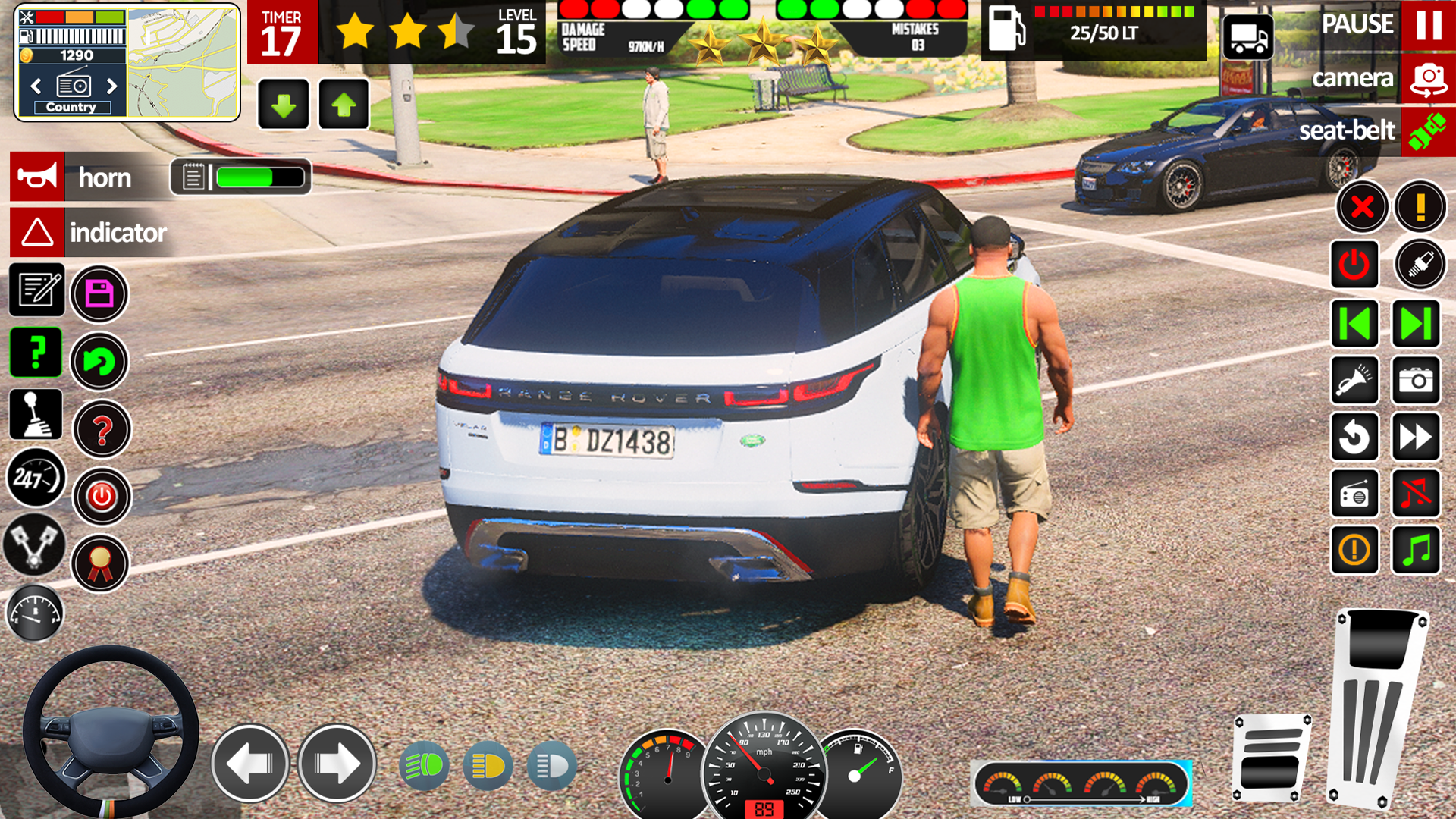This screenshot has height=819, width=1456.
Task: Push the brake pedal
Action: tap(1272, 758)
